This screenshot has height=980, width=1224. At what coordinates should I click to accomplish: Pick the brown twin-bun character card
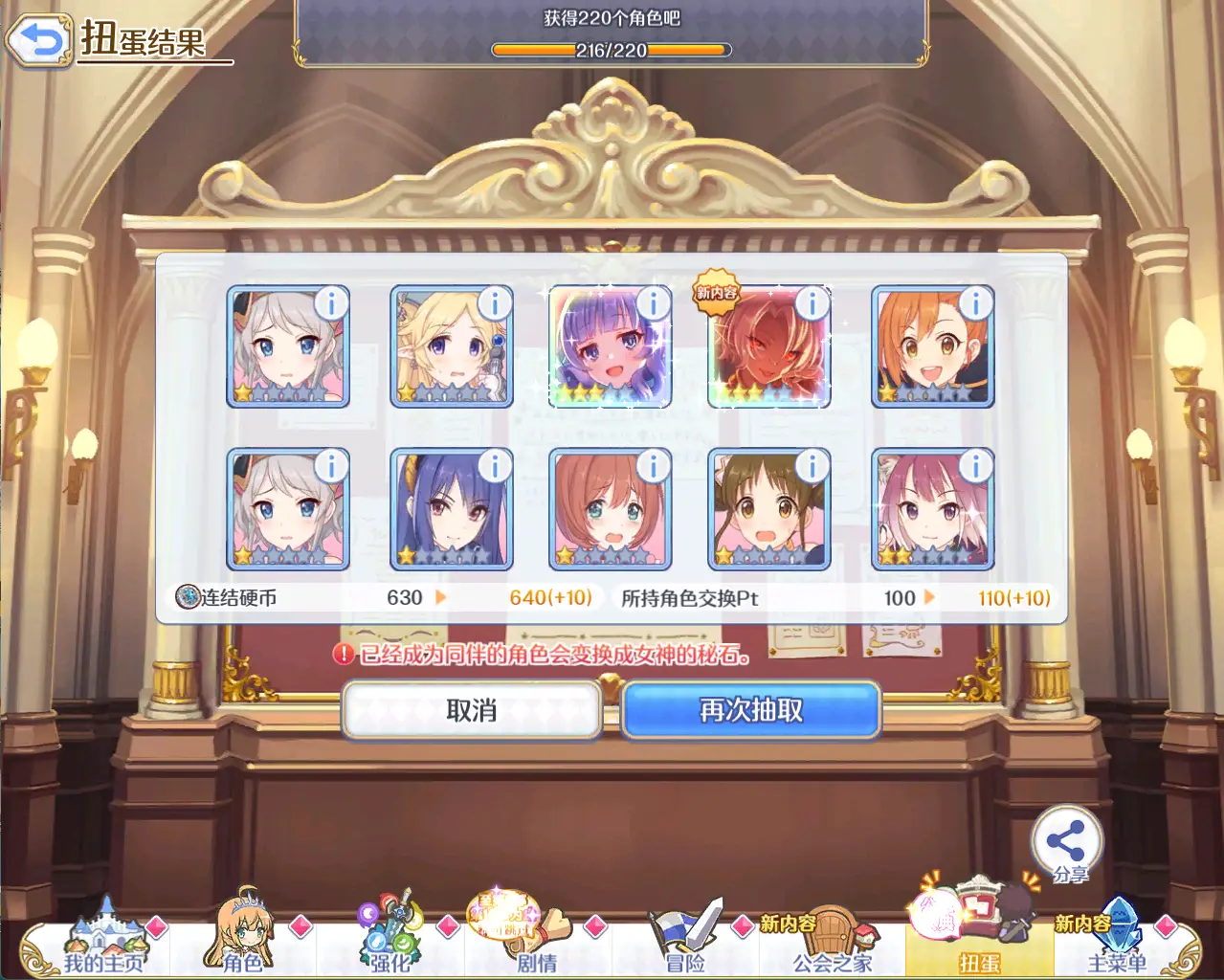click(x=768, y=510)
